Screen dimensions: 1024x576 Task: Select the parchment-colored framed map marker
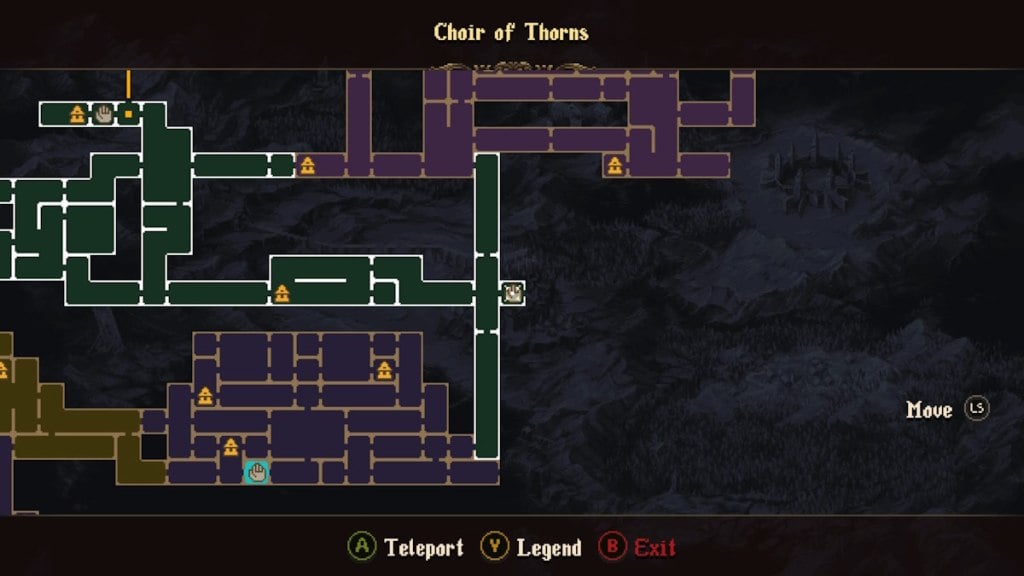[x=513, y=292]
